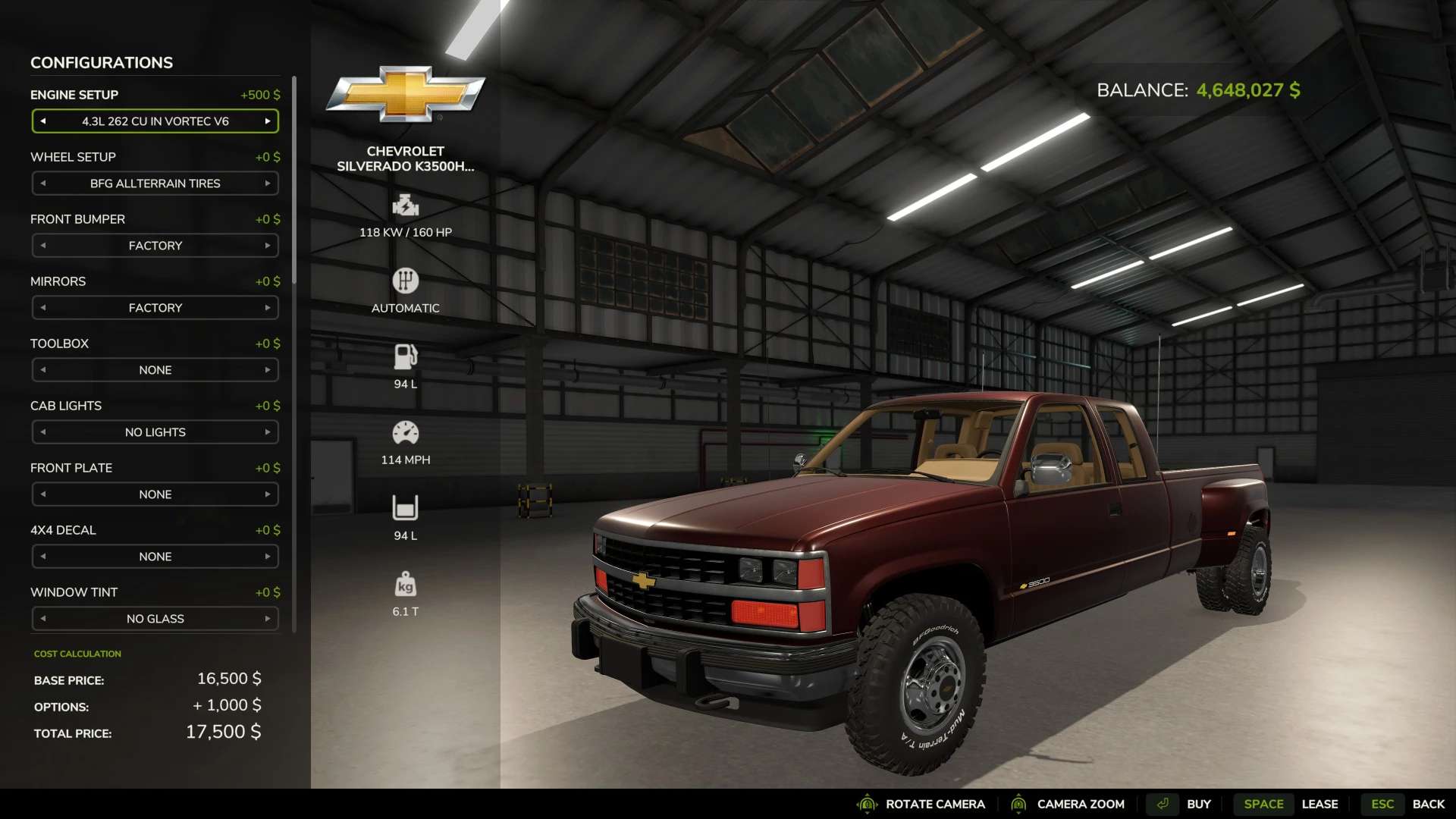Set Window Tint to previous option
This screenshot has width=1456, height=819.
pyautogui.click(x=43, y=619)
